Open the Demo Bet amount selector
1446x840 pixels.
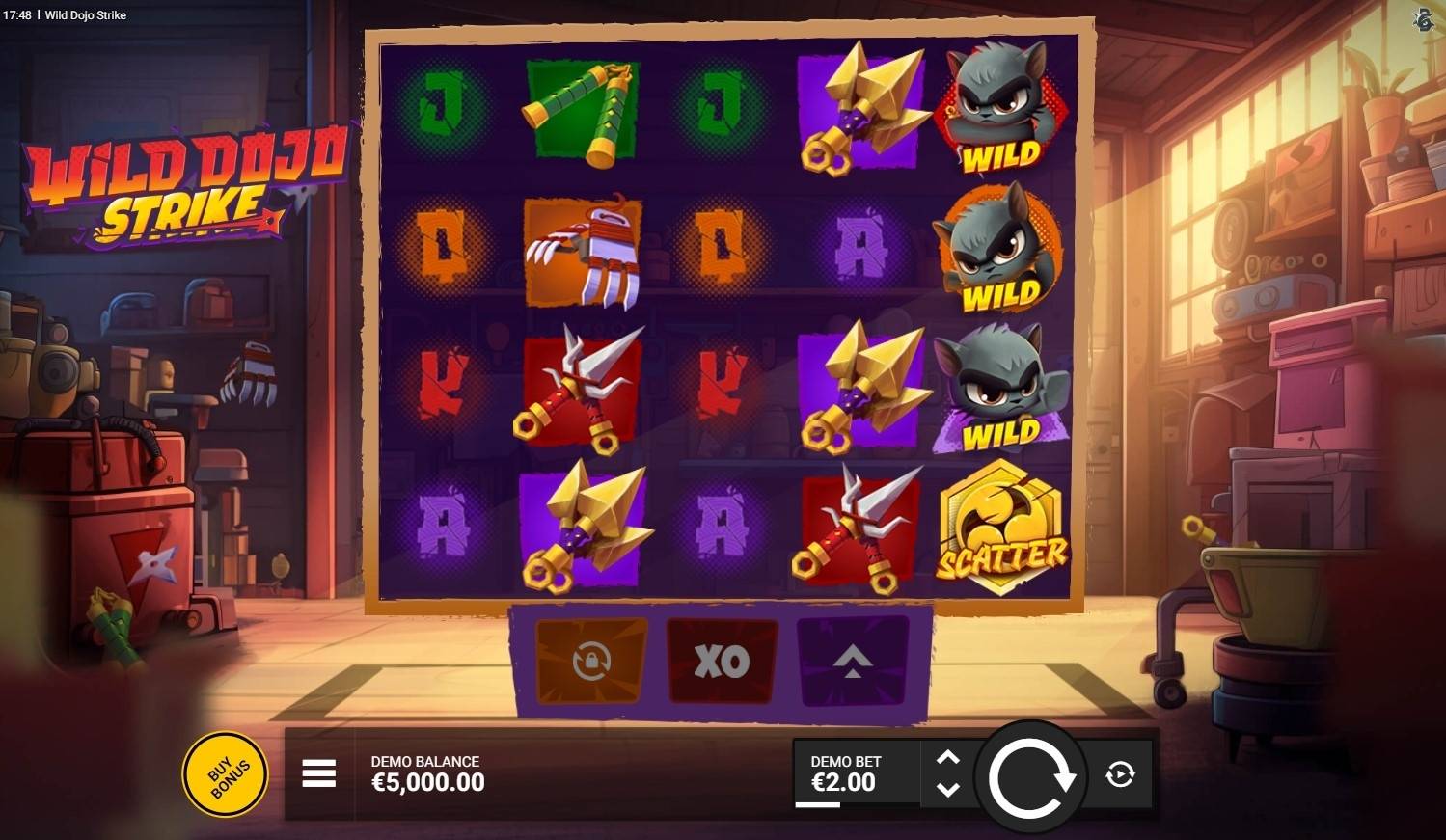click(x=846, y=773)
